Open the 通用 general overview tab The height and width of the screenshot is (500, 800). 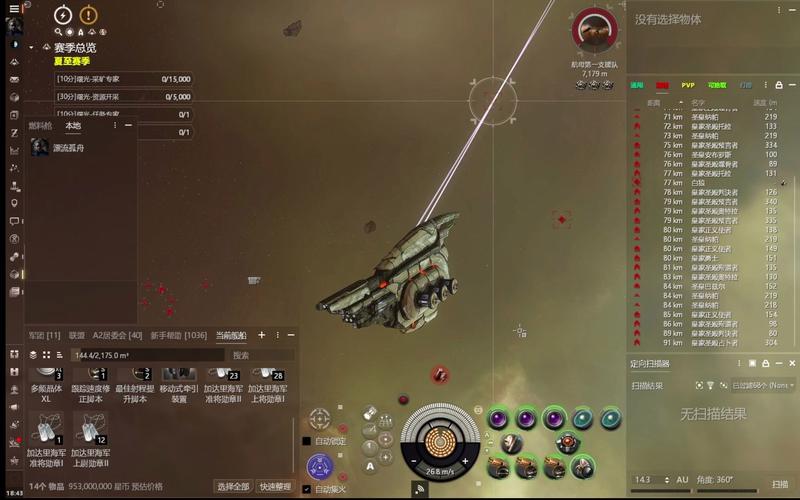click(x=637, y=86)
